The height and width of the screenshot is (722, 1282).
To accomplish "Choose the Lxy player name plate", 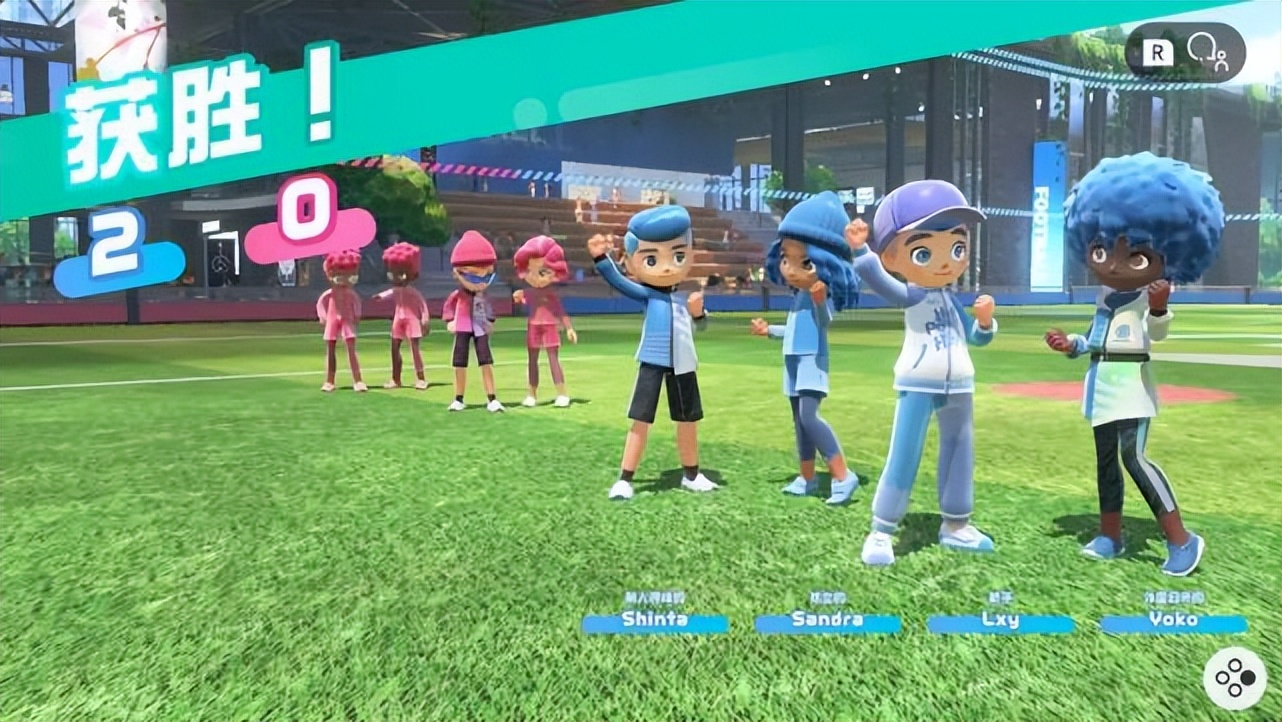I will click(1000, 620).
